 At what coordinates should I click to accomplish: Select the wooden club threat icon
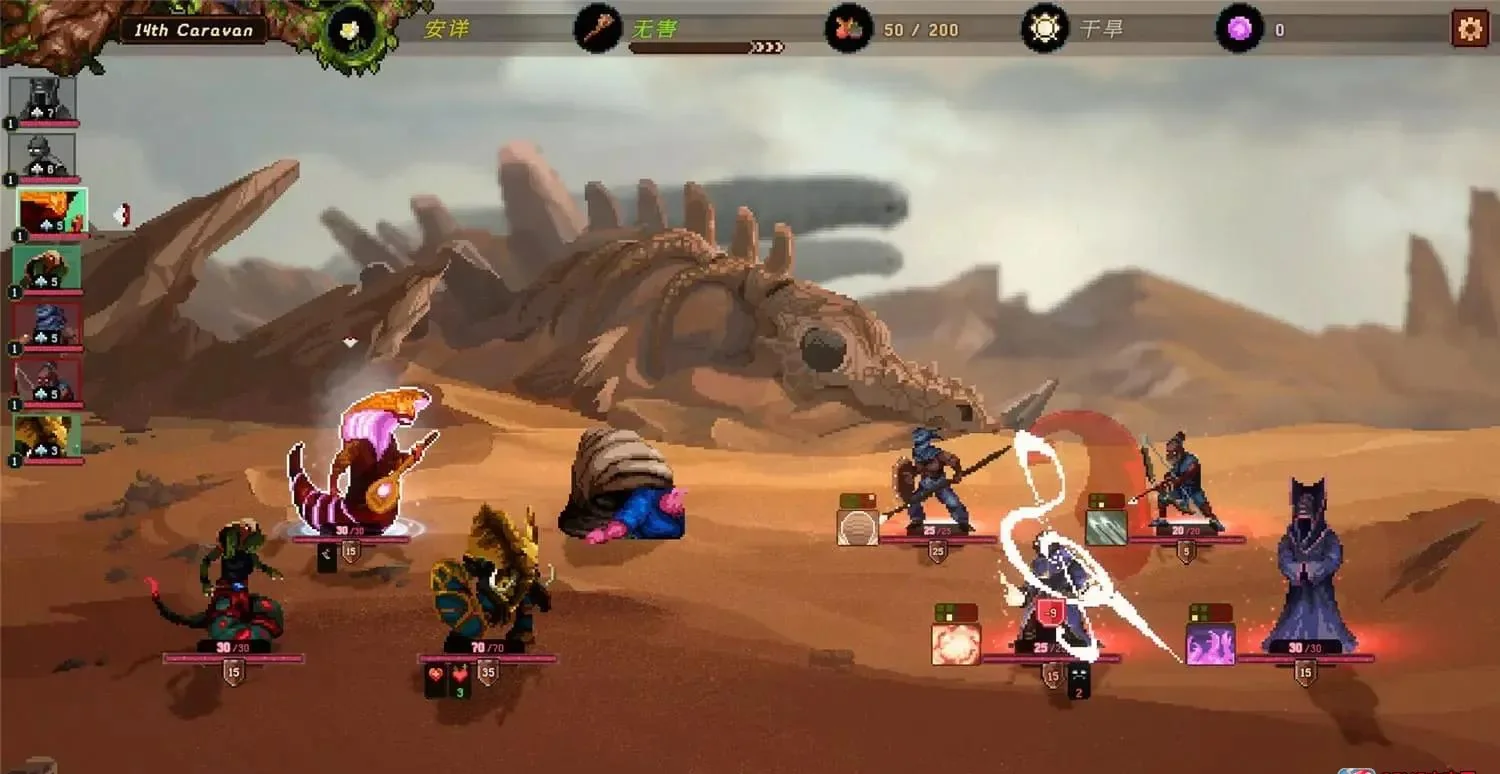pyautogui.click(x=598, y=29)
